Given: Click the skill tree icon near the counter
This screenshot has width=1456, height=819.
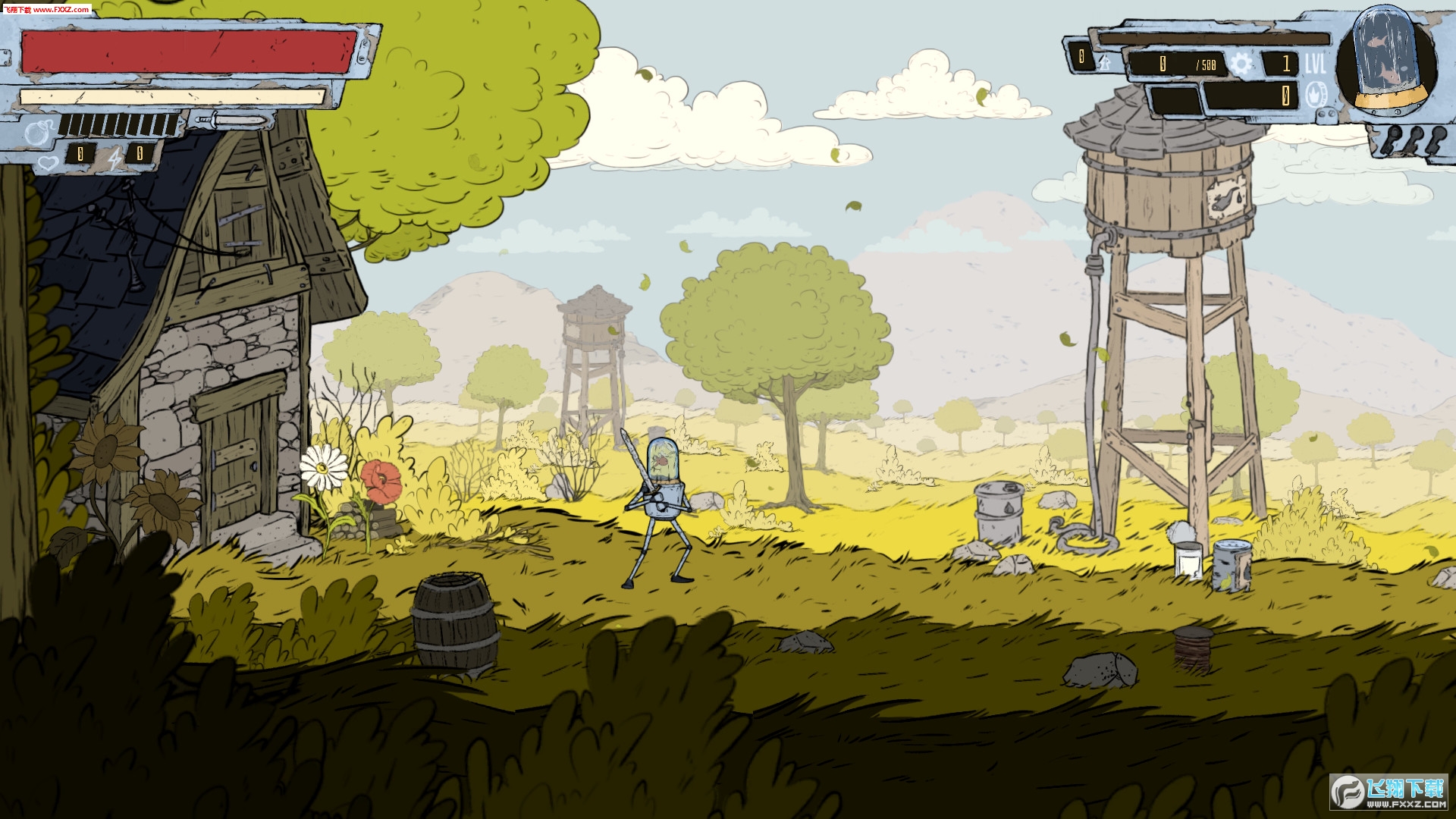Looking at the screenshot, I should tap(1103, 62).
